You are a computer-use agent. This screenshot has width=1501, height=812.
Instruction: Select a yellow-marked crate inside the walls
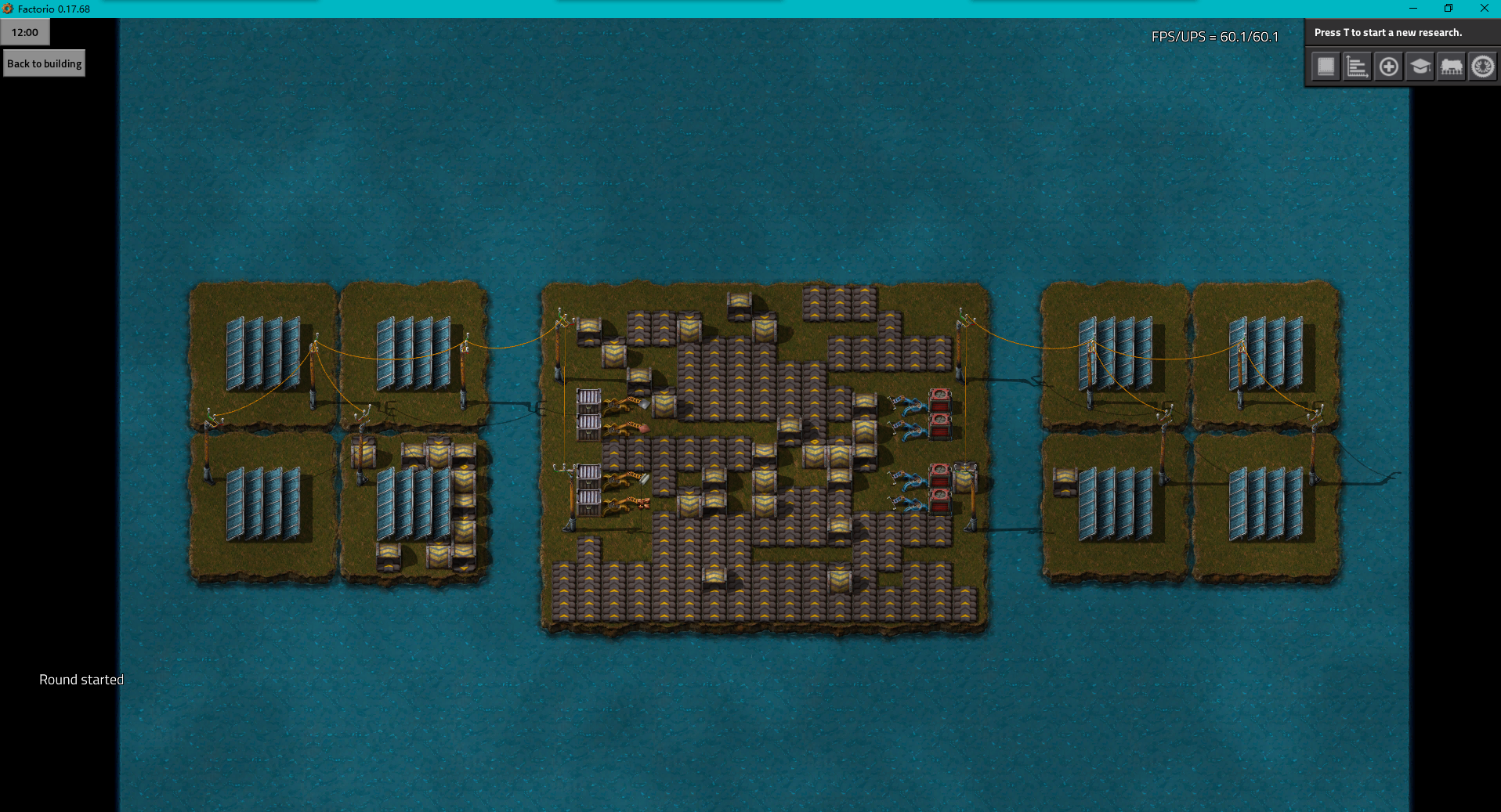click(790, 426)
